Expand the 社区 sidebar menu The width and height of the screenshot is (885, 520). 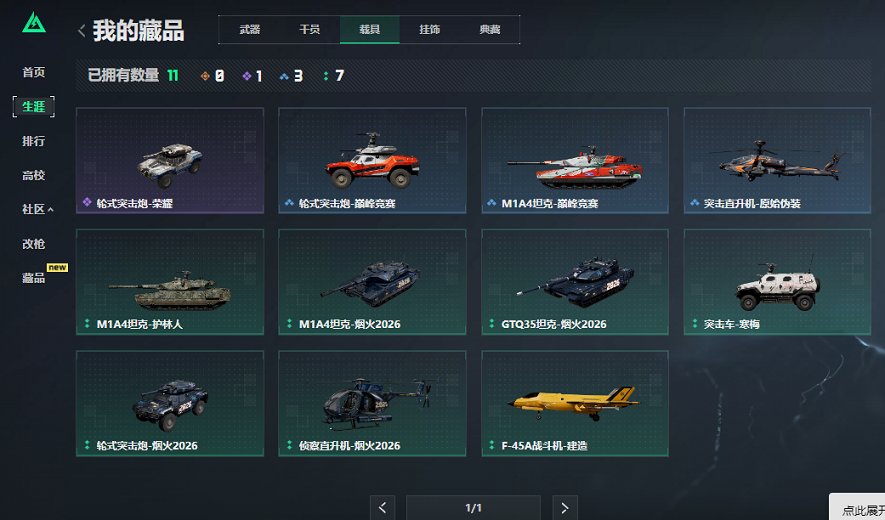tap(37, 209)
